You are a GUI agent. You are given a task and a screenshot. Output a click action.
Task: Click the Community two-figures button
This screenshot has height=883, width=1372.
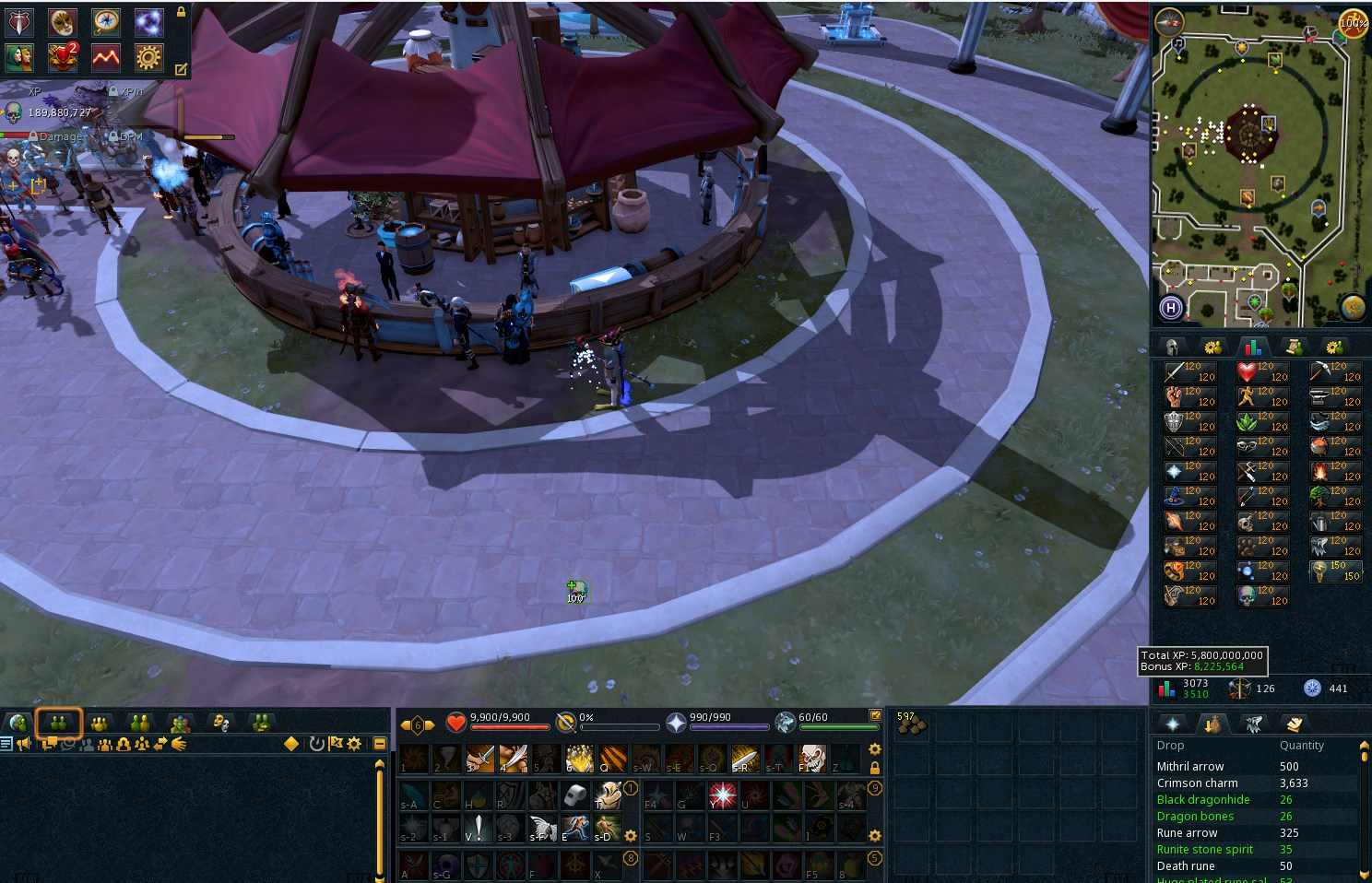[18, 57]
